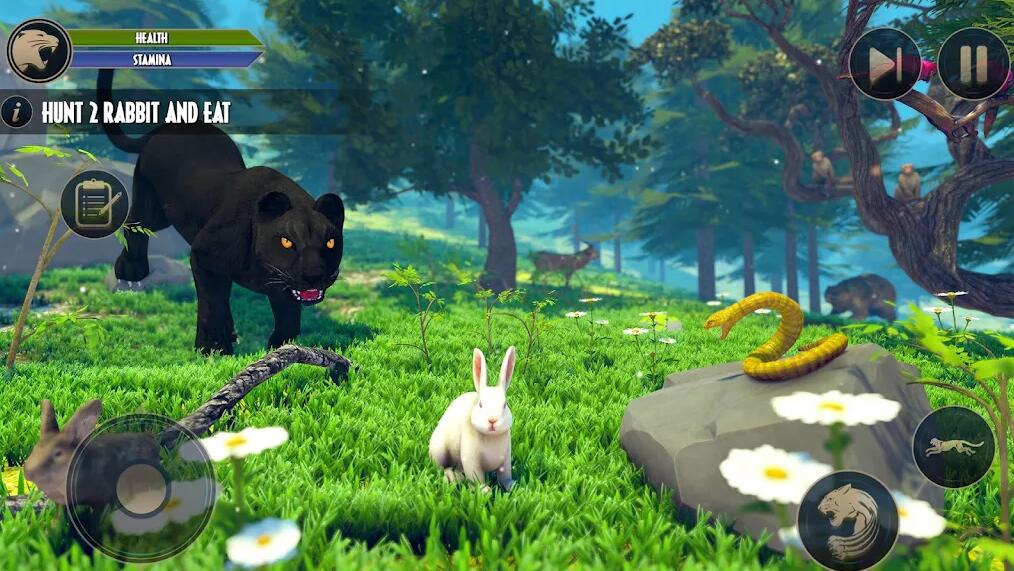Pause the game
The width and height of the screenshot is (1014, 571).
pos(973,63)
